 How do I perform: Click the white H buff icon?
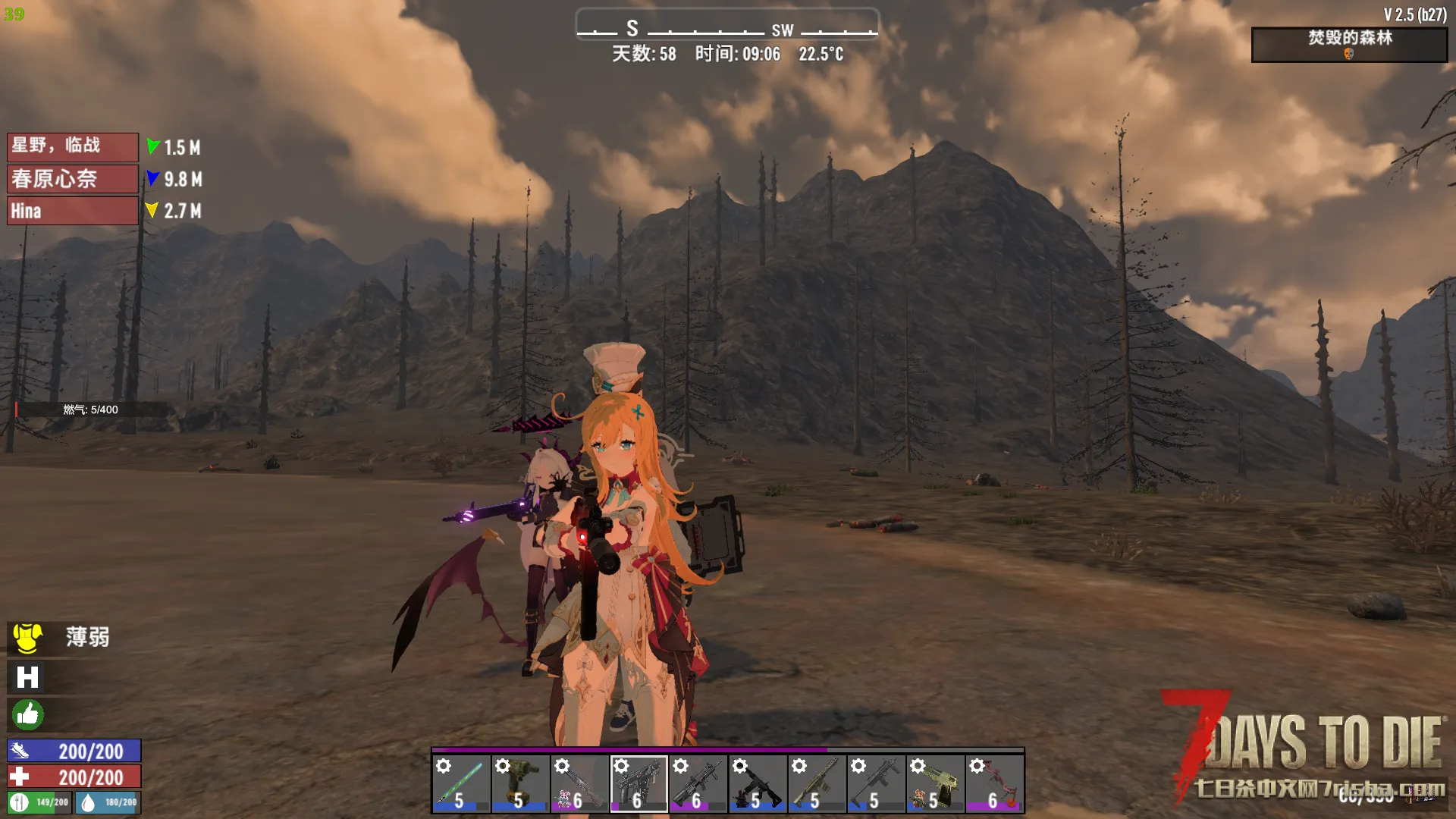tap(27, 677)
